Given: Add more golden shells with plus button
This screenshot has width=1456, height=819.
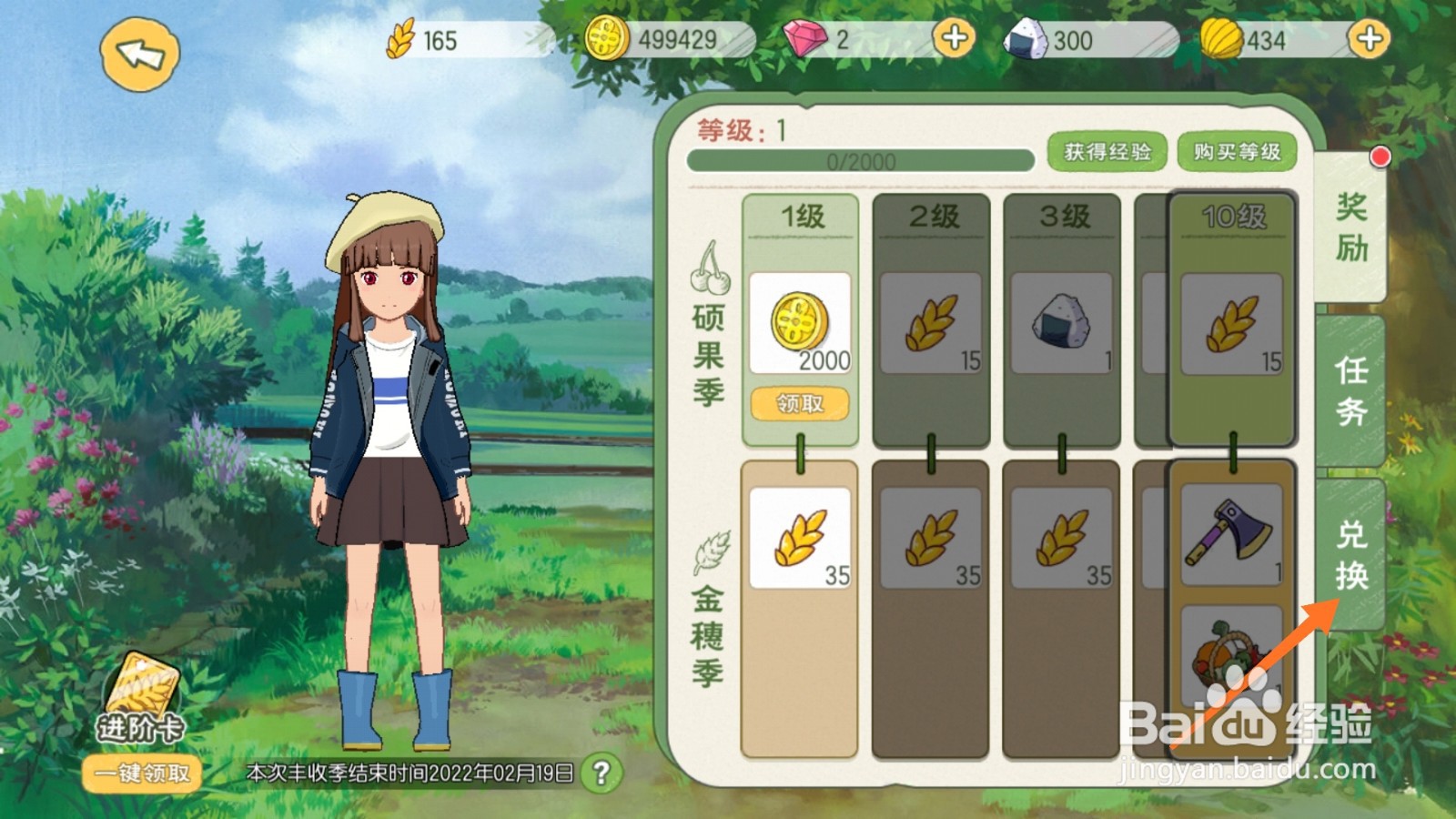Looking at the screenshot, I should [1369, 39].
